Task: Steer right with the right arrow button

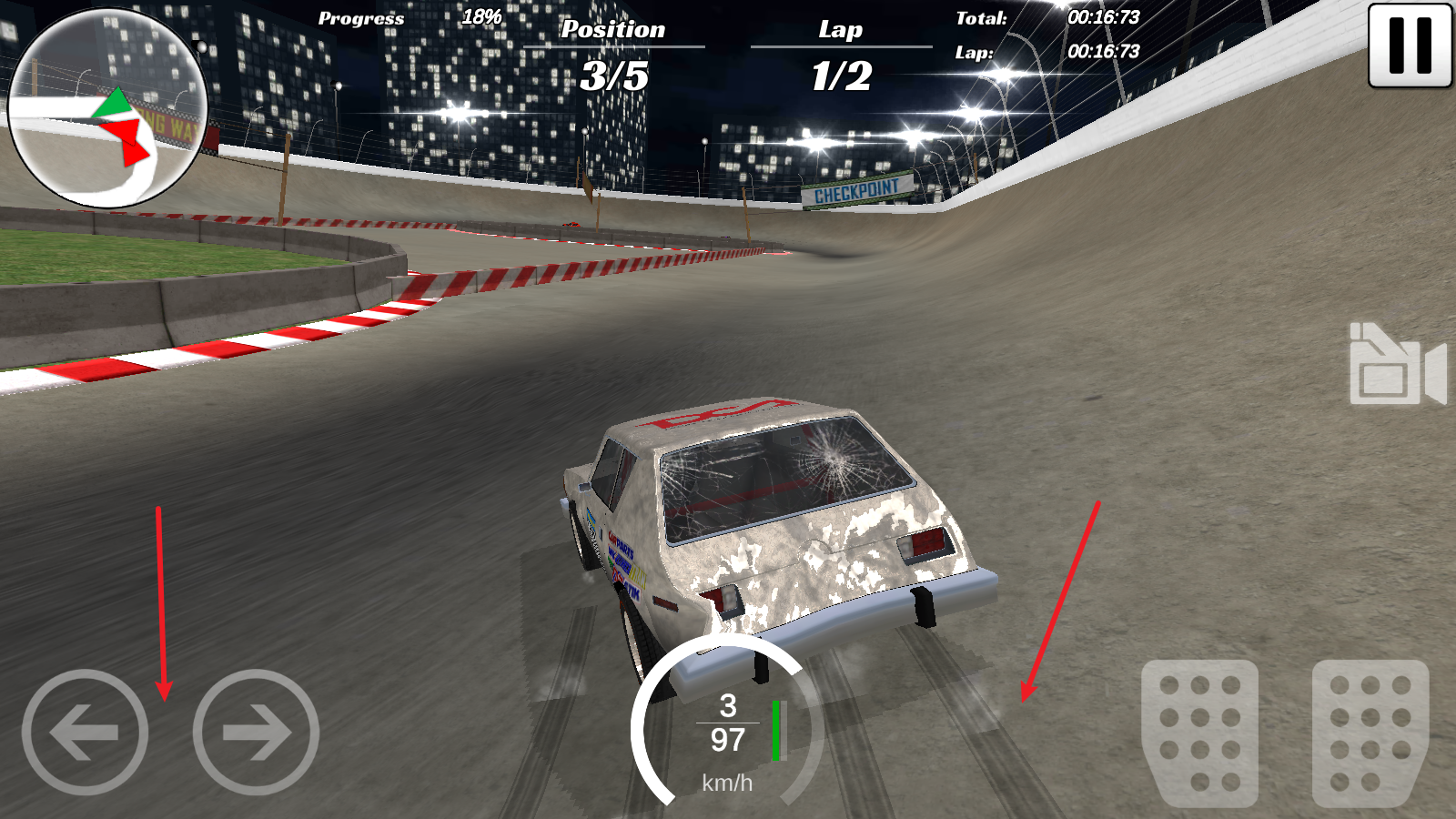Action: point(256,732)
